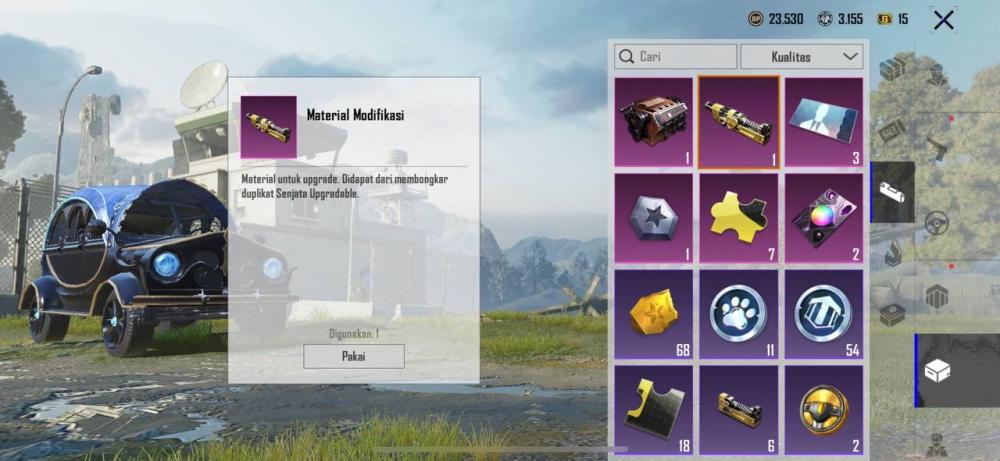Select the small gold weapon part stack of 6

pos(738,408)
